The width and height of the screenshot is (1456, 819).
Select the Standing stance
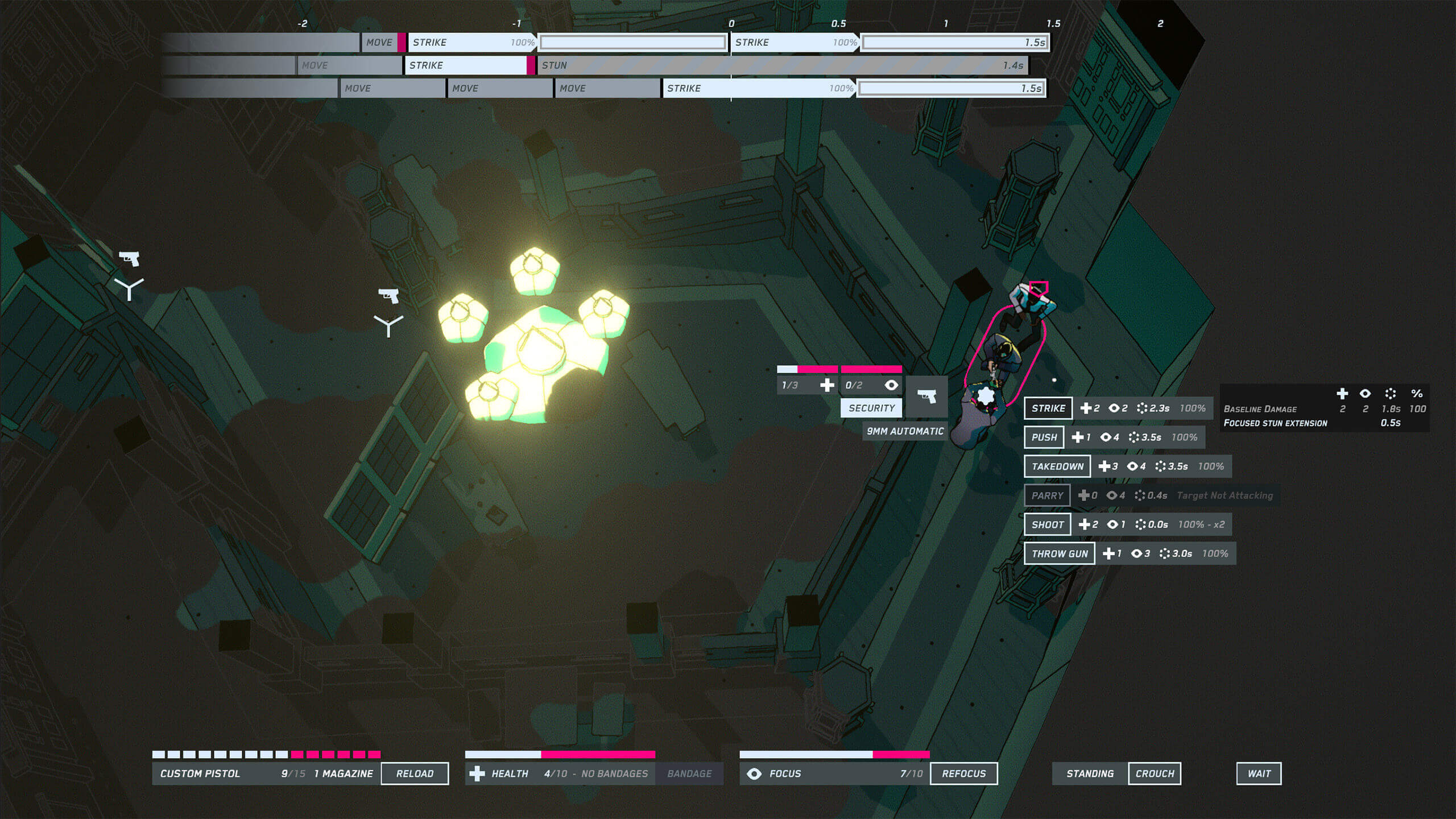click(x=1090, y=773)
